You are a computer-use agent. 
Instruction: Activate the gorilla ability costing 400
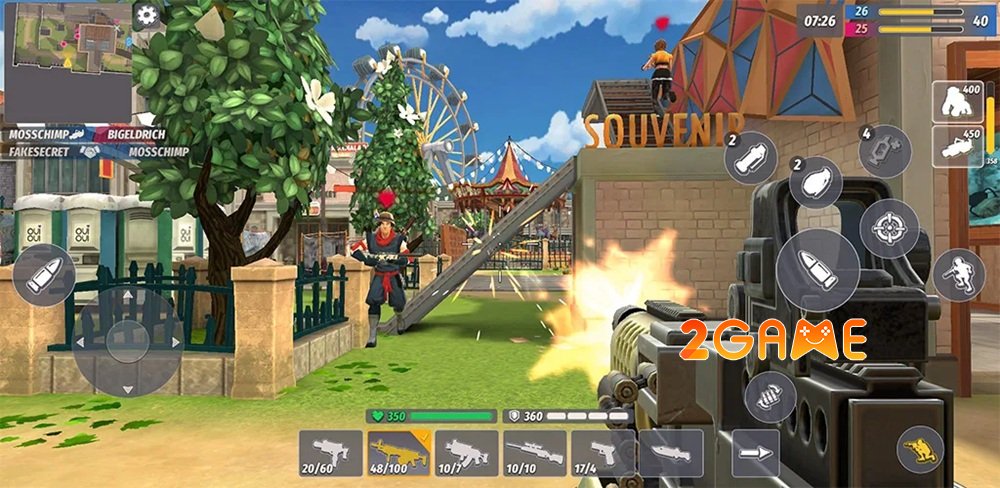(957, 101)
